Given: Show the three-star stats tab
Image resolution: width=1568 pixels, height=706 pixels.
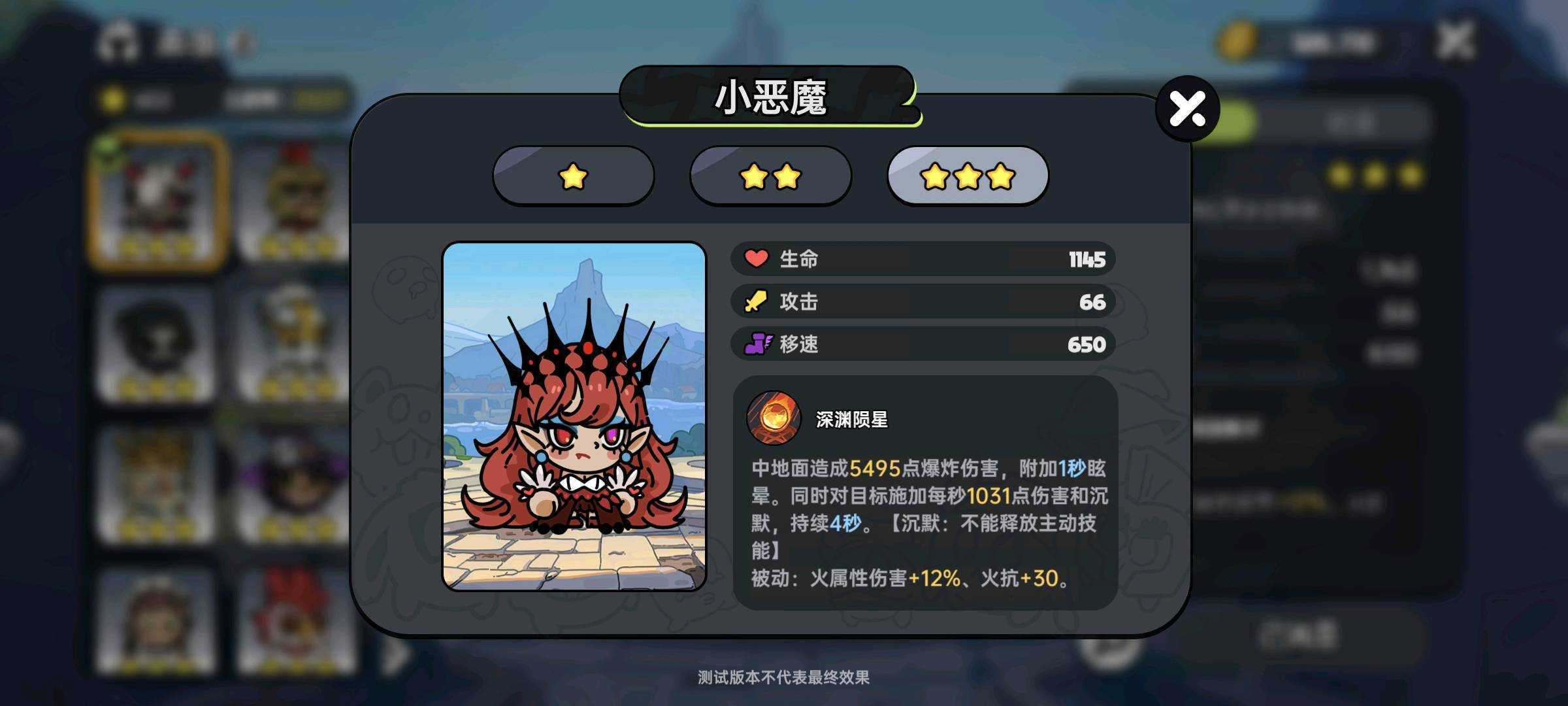Looking at the screenshot, I should click(x=968, y=176).
